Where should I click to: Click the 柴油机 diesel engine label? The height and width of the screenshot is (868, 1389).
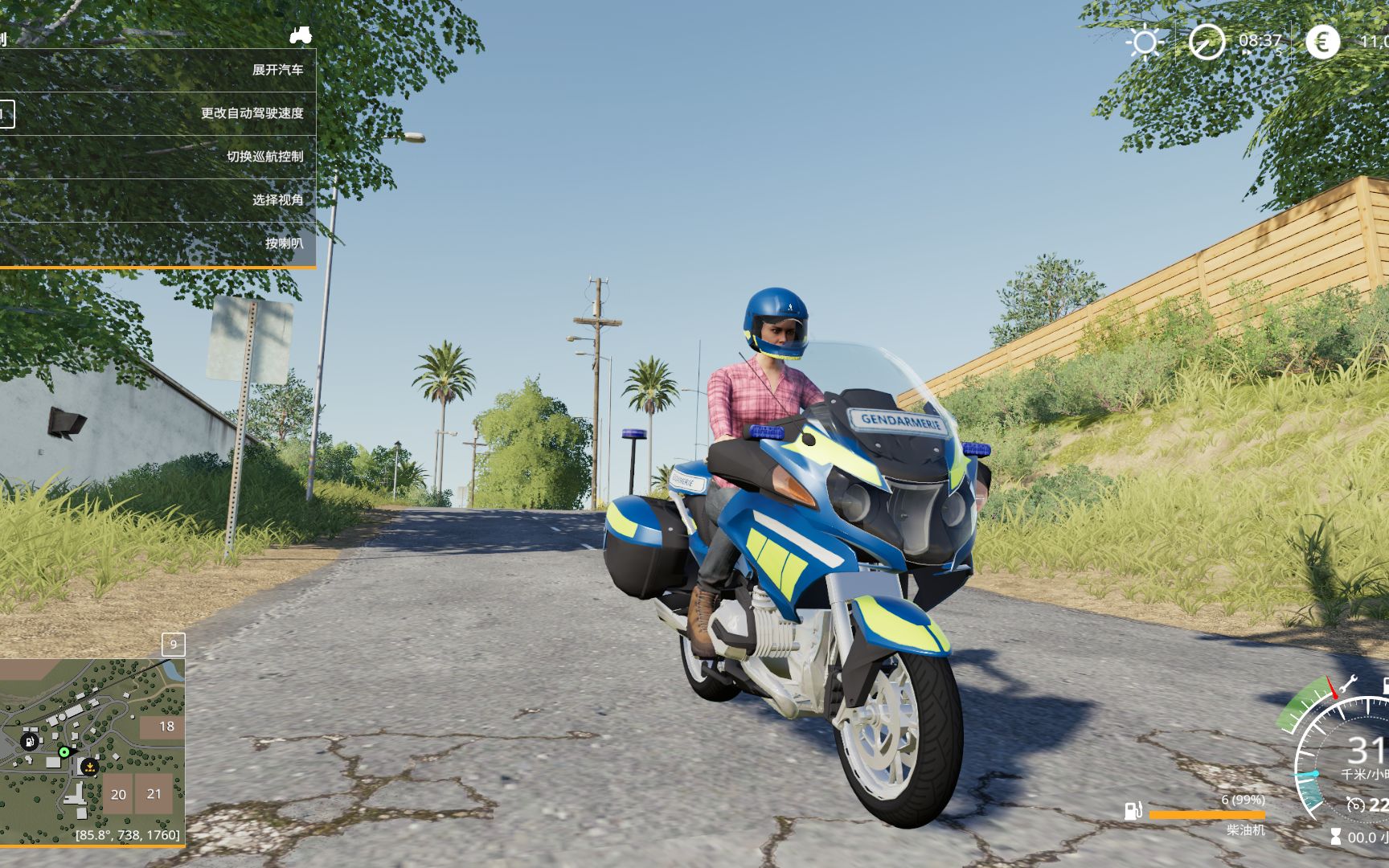pyautogui.click(x=1246, y=830)
